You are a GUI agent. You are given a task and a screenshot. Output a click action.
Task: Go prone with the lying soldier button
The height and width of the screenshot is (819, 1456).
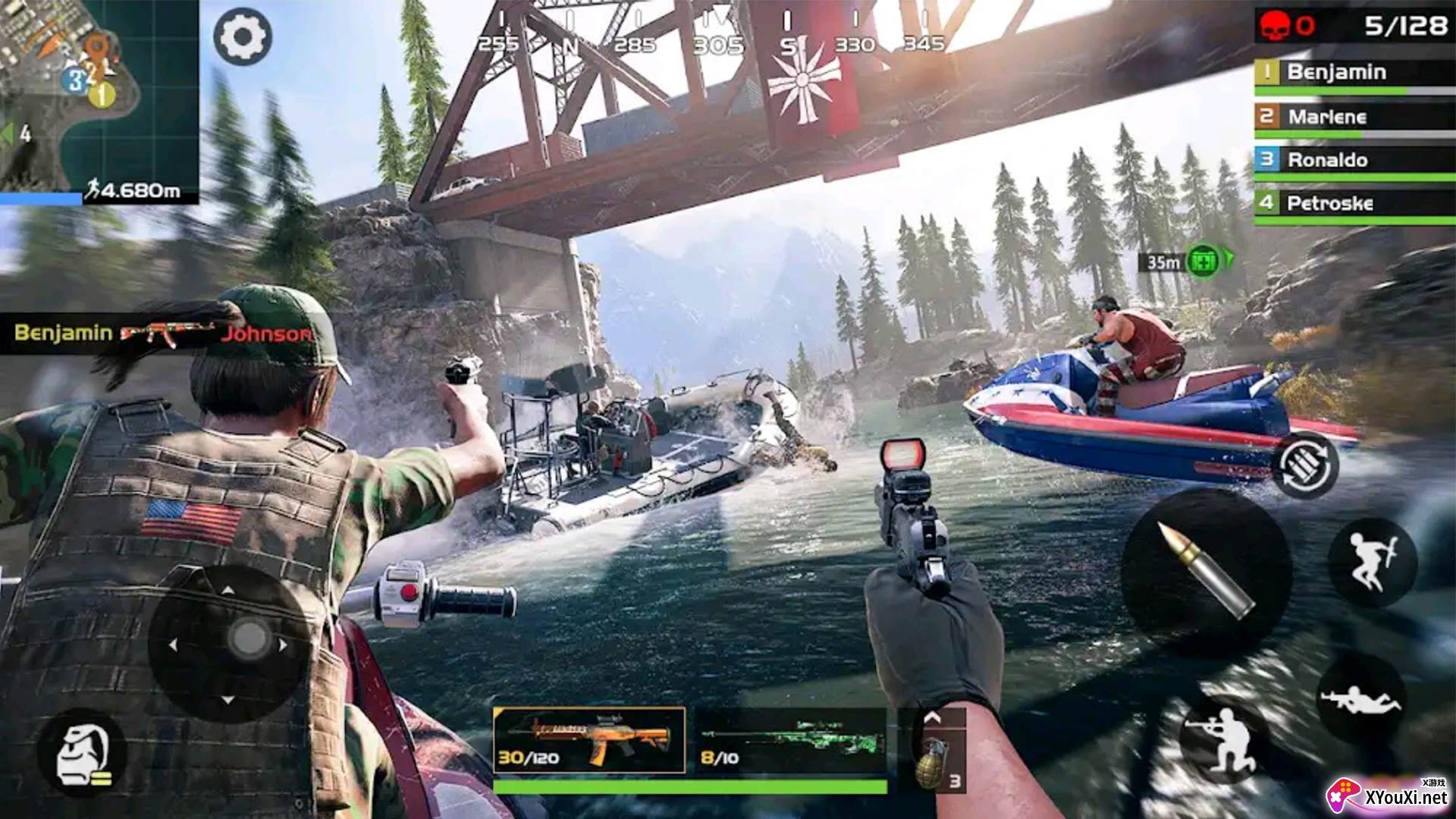pyautogui.click(x=1361, y=699)
